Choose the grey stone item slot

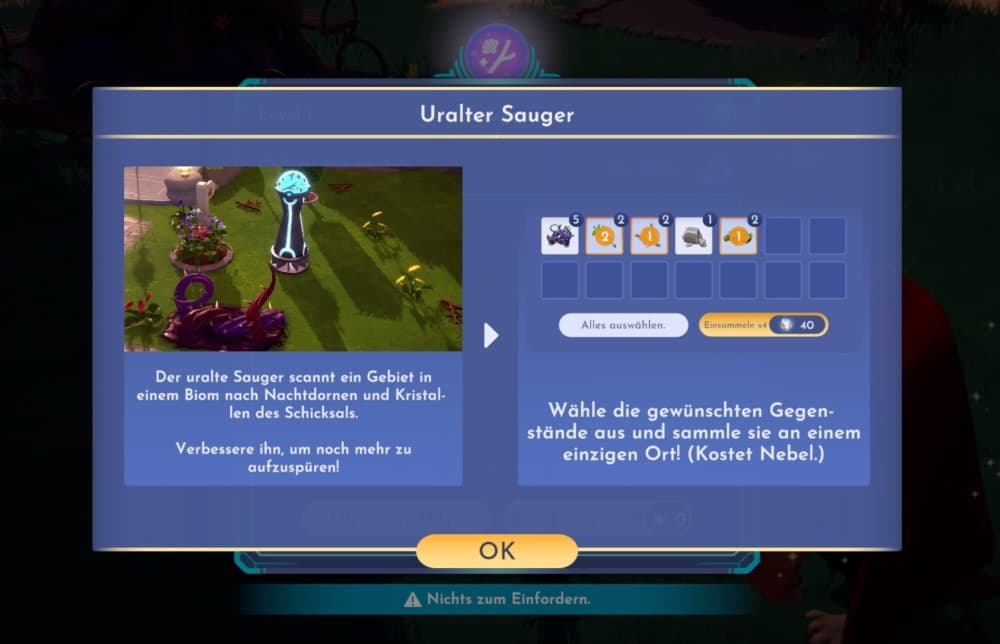[x=694, y=236]
